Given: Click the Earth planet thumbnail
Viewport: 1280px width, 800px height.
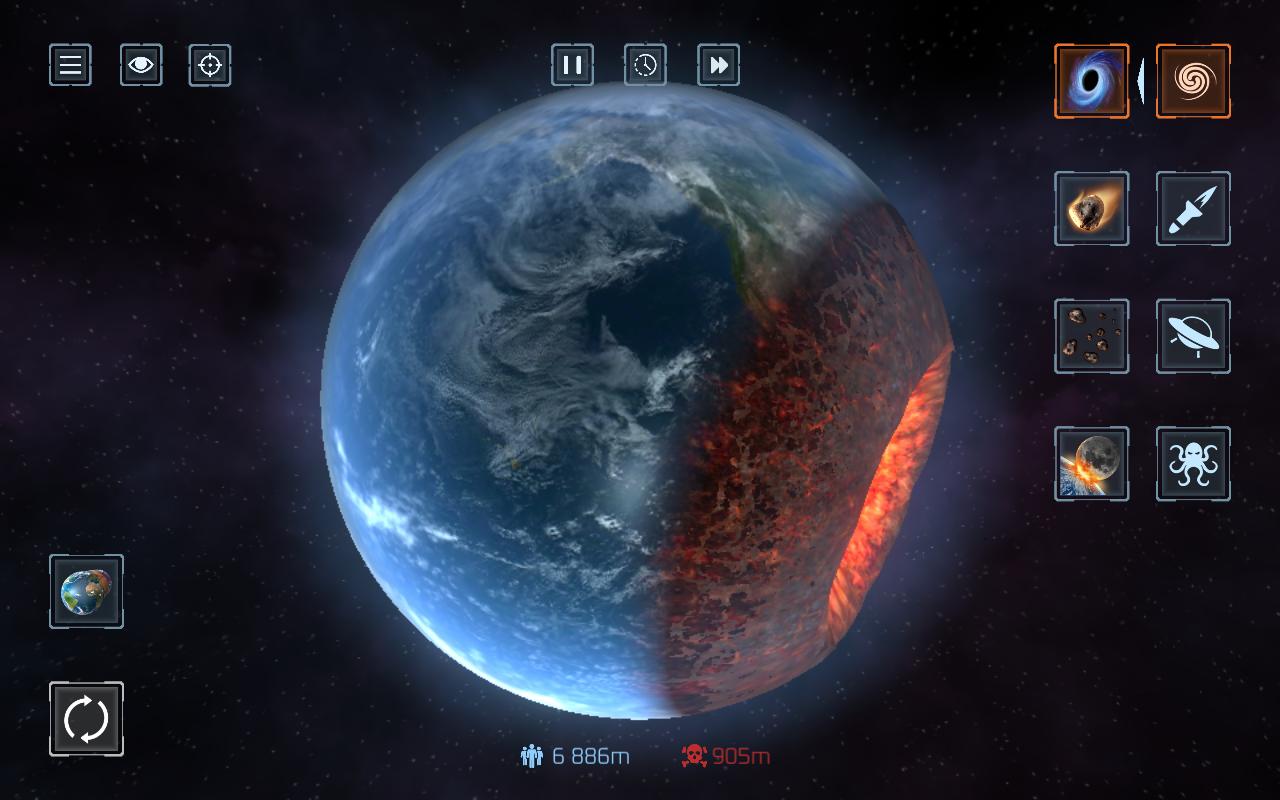Looking at the screenshot, I should coord(86,591).
